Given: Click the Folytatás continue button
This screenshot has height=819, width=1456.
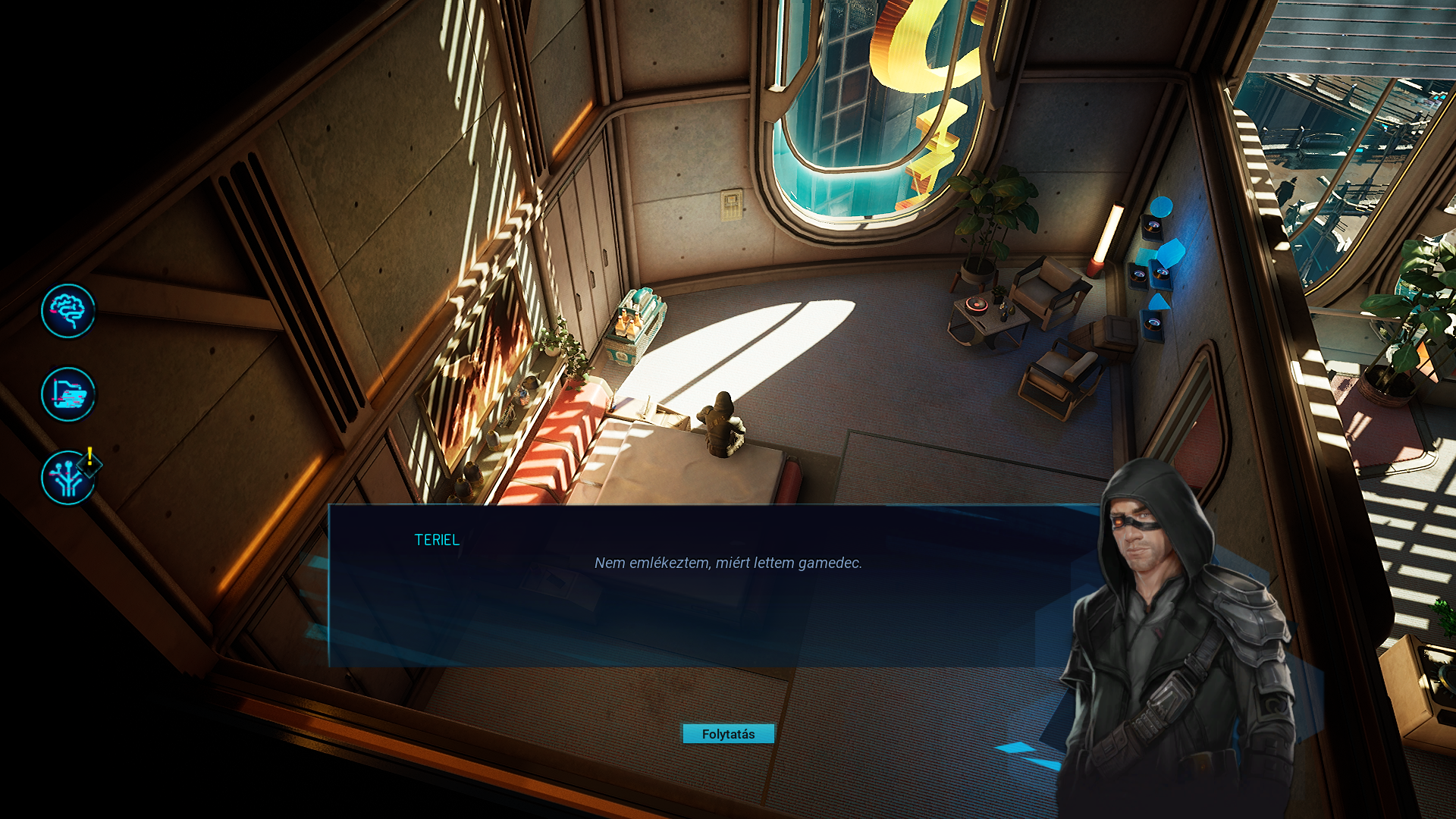Looking at the screenshot, I should point(728,733).
